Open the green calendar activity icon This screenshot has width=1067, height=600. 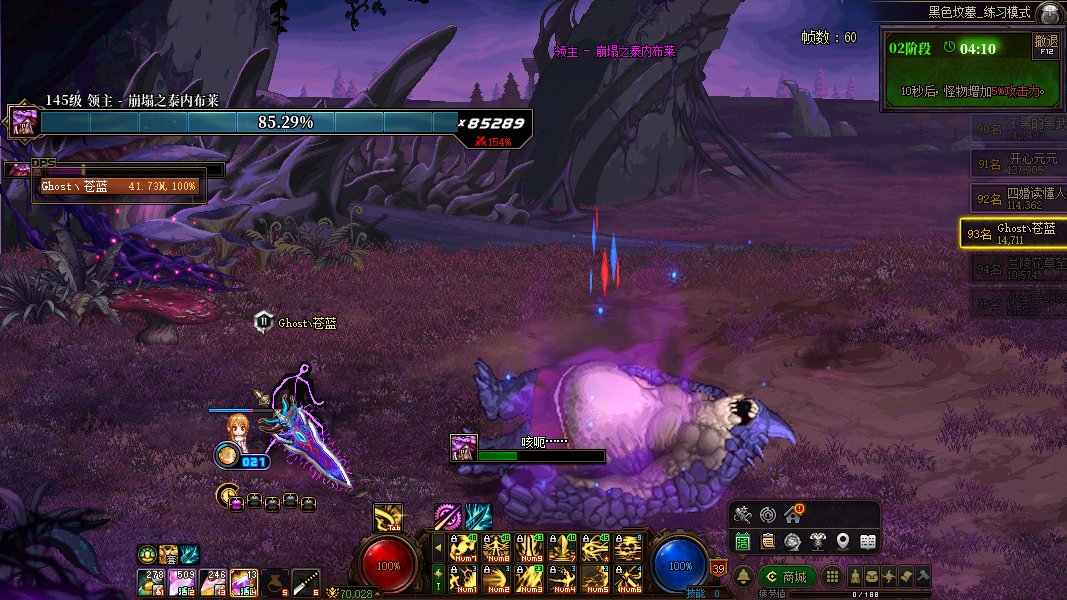pos(743,541)
